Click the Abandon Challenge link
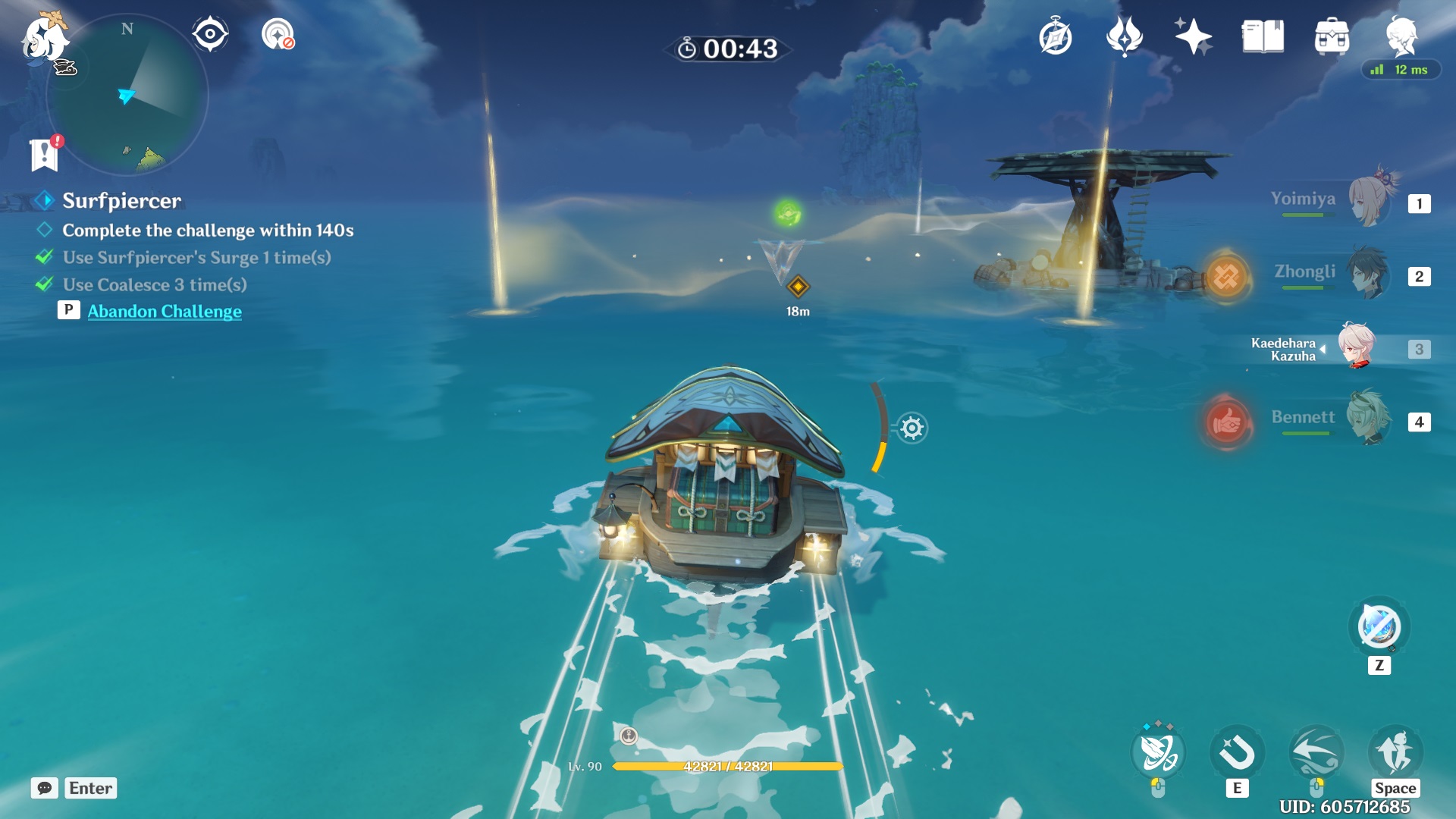Viewport: 1456px width, 819px height. tap(165, 311)
